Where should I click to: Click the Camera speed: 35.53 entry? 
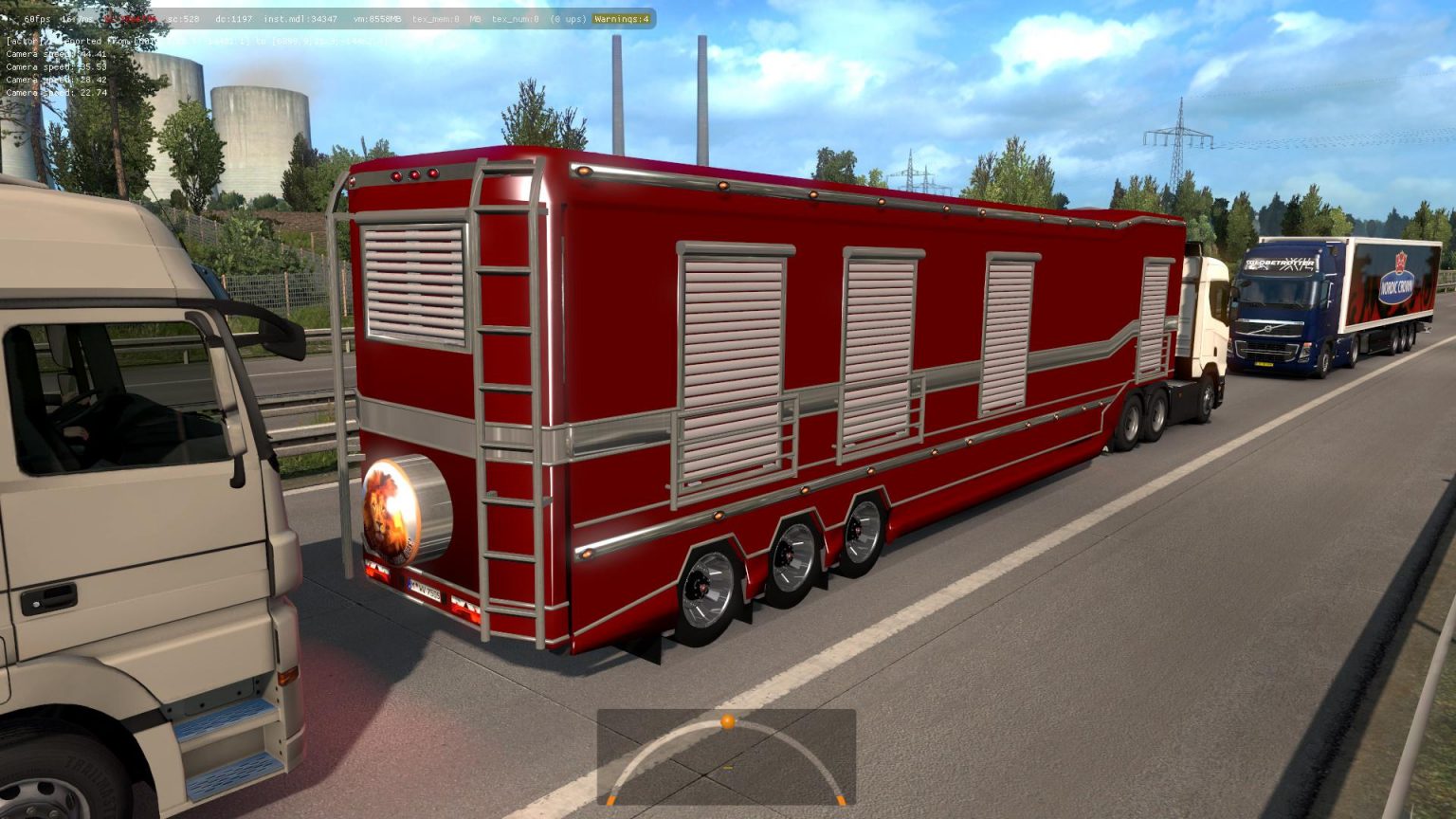[x=55, y=67]
